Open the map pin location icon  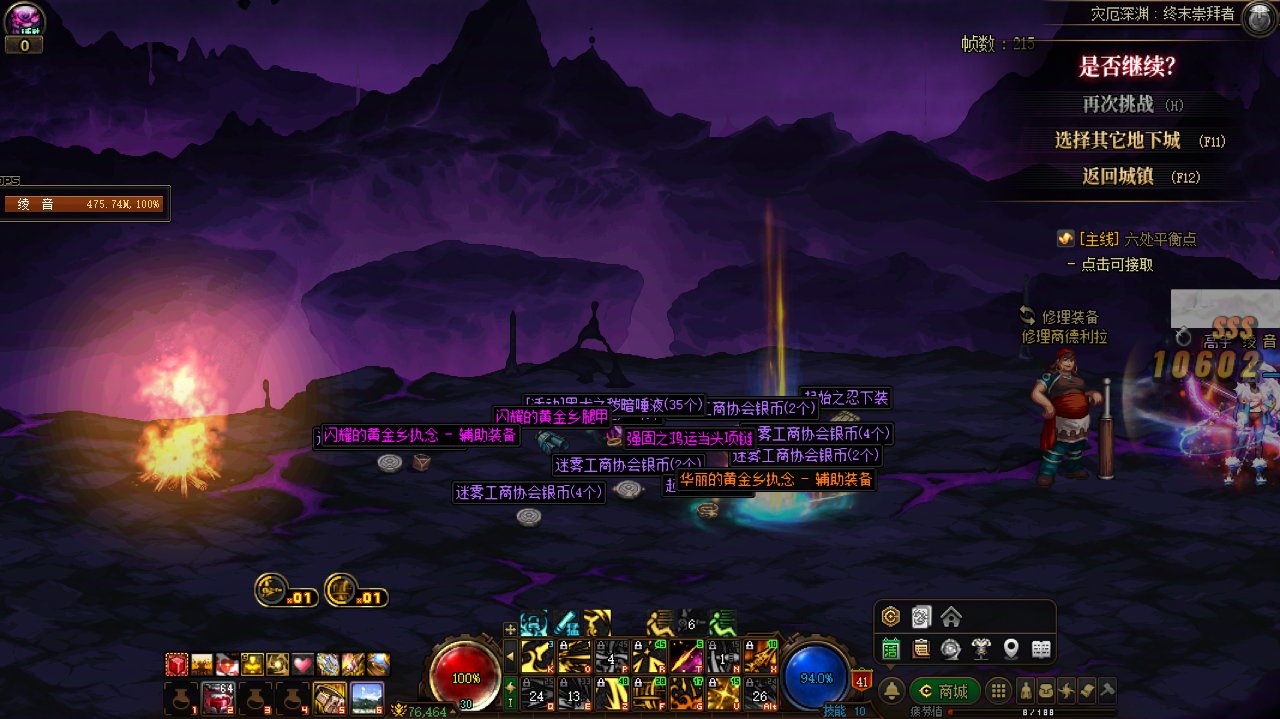(1011, 649)
